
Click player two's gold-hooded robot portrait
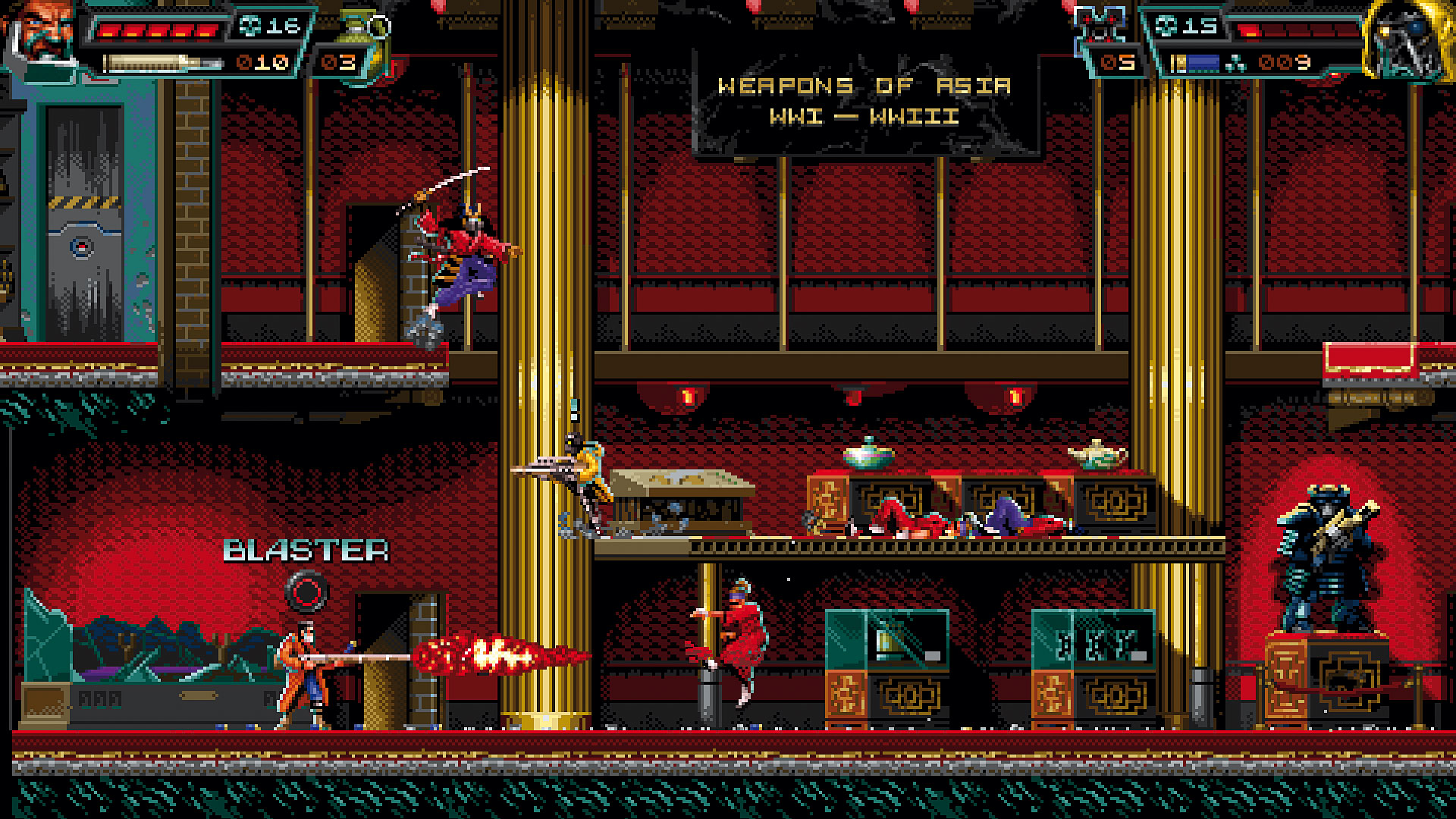(1407, 38)
